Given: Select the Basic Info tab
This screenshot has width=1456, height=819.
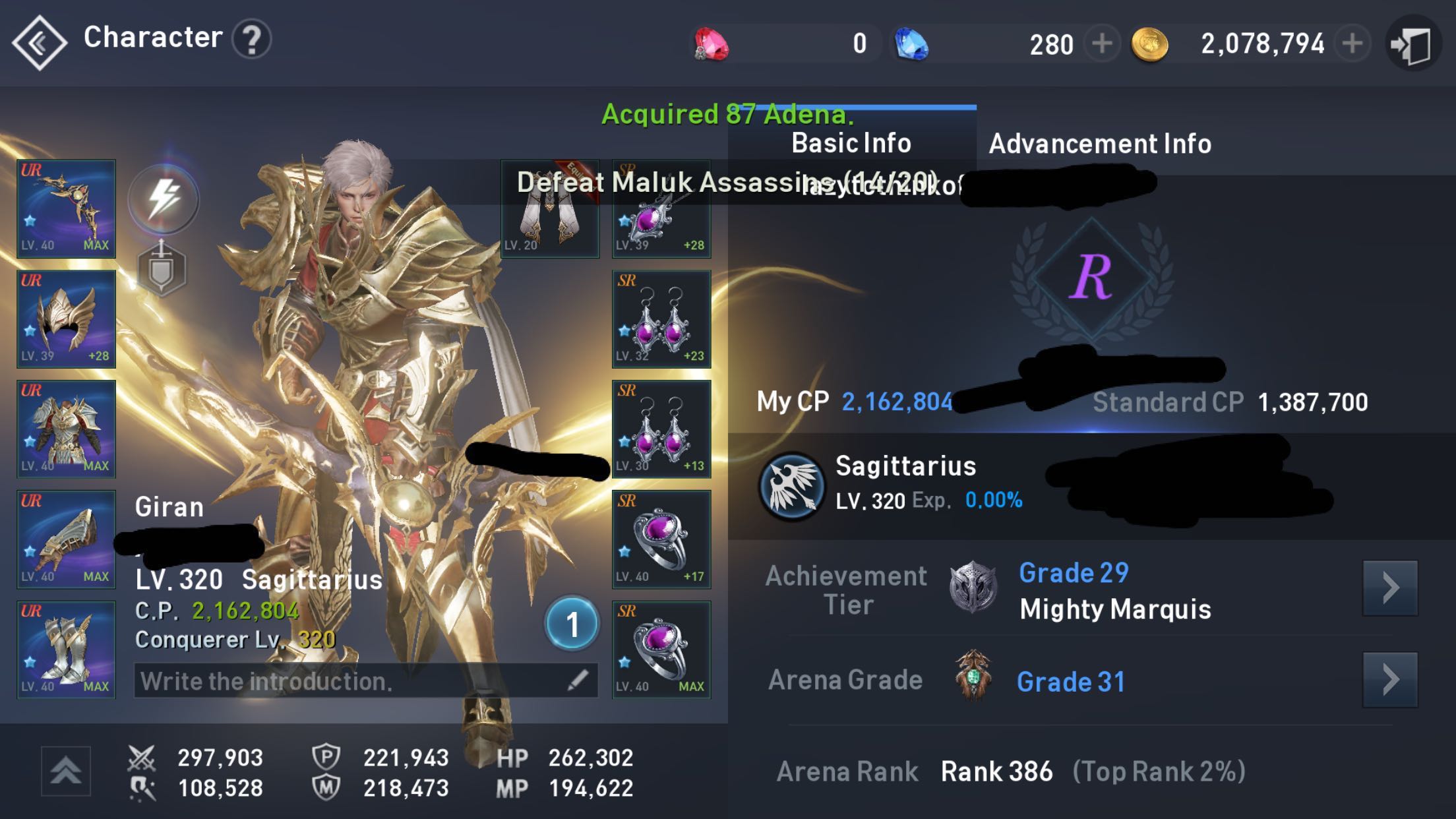Looking at the screenshot, I should click(851, 142).
